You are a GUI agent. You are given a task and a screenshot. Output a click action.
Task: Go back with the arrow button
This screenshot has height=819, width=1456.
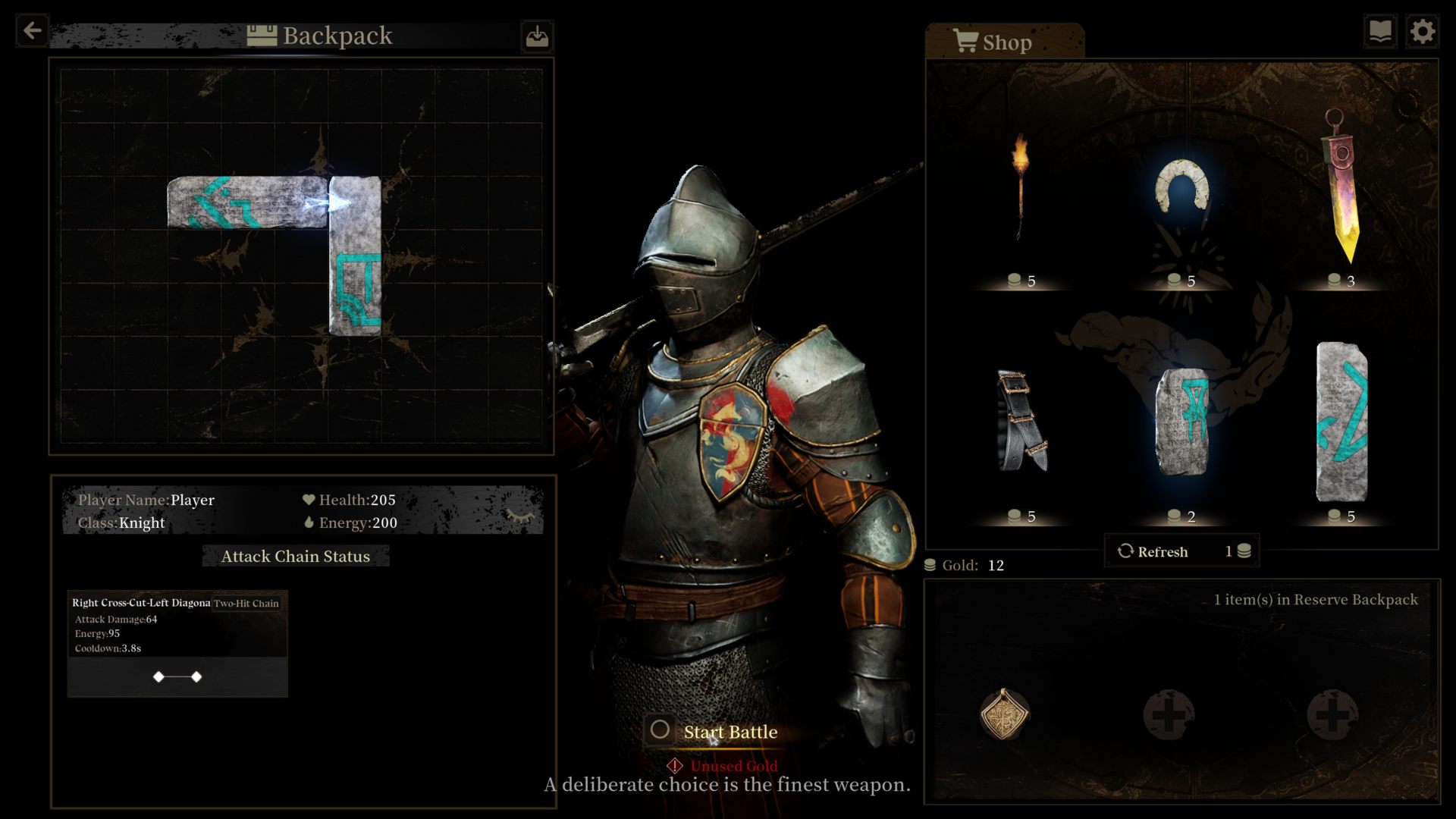32,31
